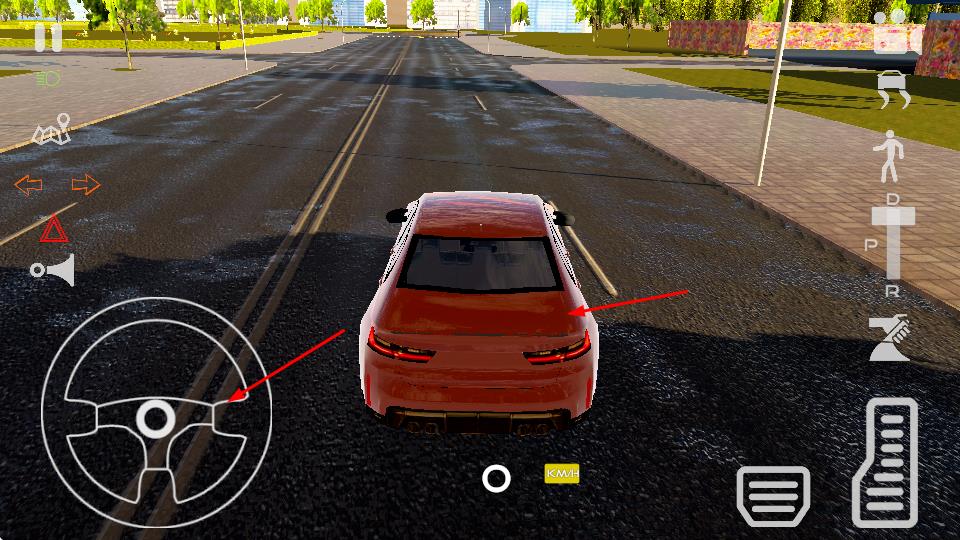
Task: Toggle the green headlights icon
Action: click(48, 77)
